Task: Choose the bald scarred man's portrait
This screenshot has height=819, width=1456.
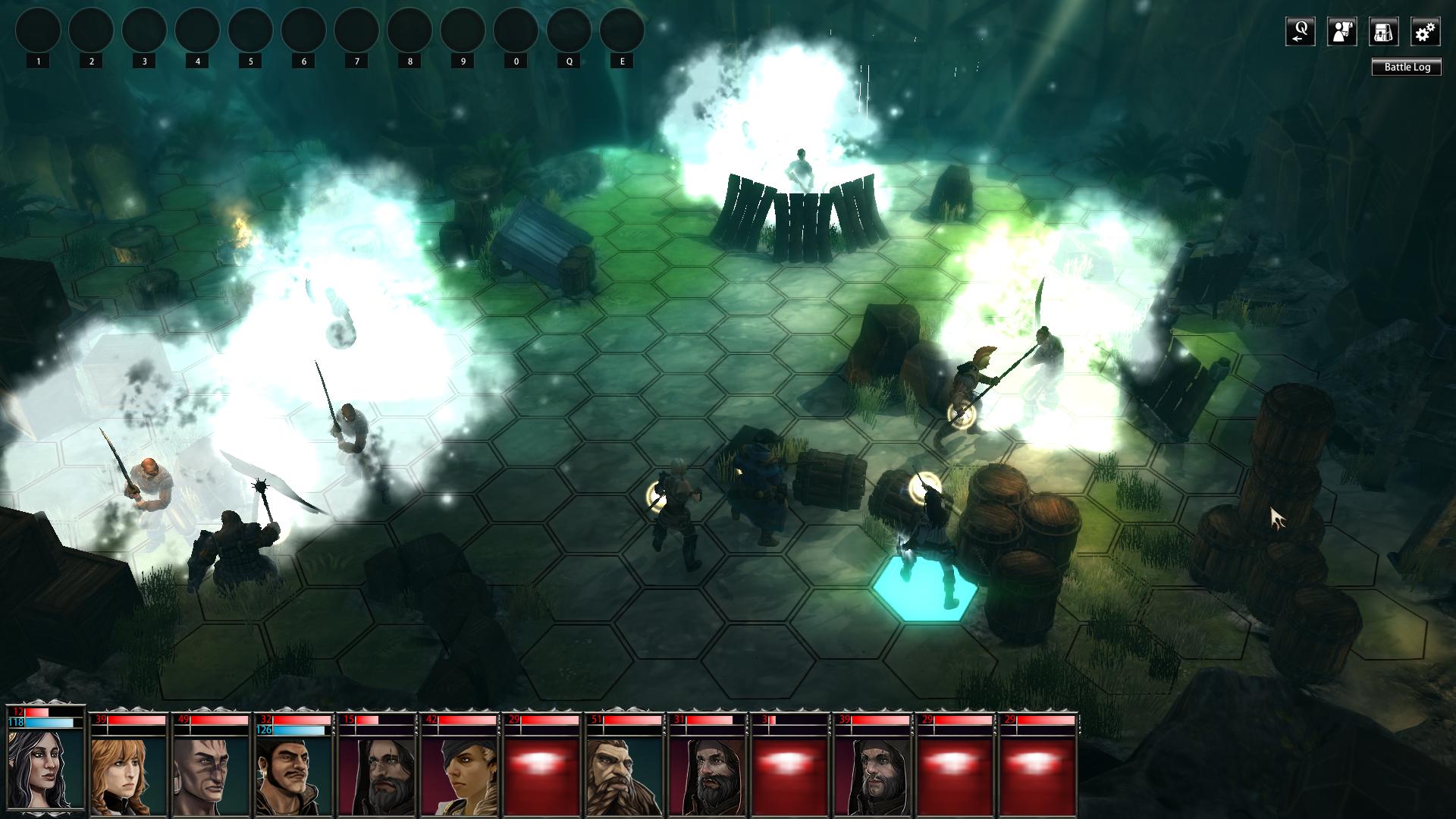Action: click(x=212, y=775)
